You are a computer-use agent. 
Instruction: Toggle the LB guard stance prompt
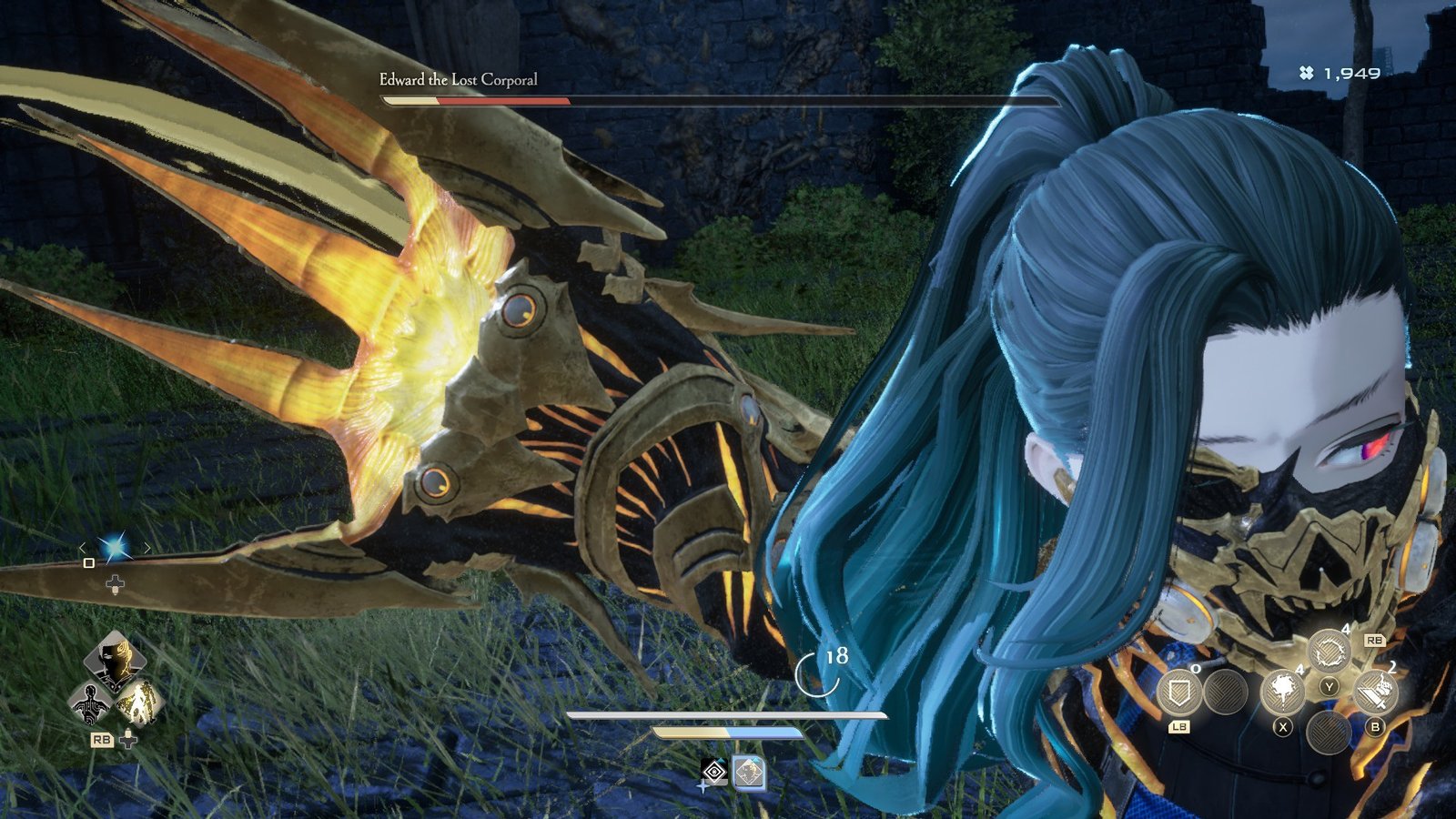(x=1179, y=727)
